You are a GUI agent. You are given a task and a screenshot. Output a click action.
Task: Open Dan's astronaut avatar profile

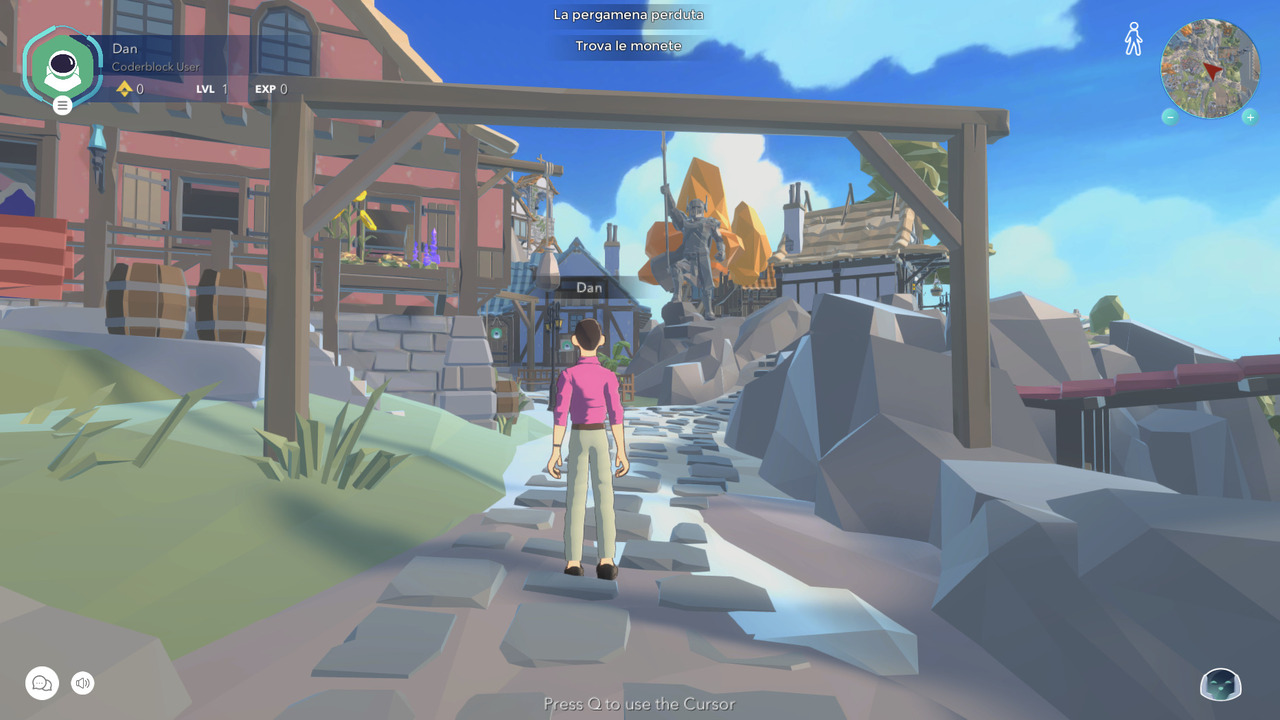point(62,66)
